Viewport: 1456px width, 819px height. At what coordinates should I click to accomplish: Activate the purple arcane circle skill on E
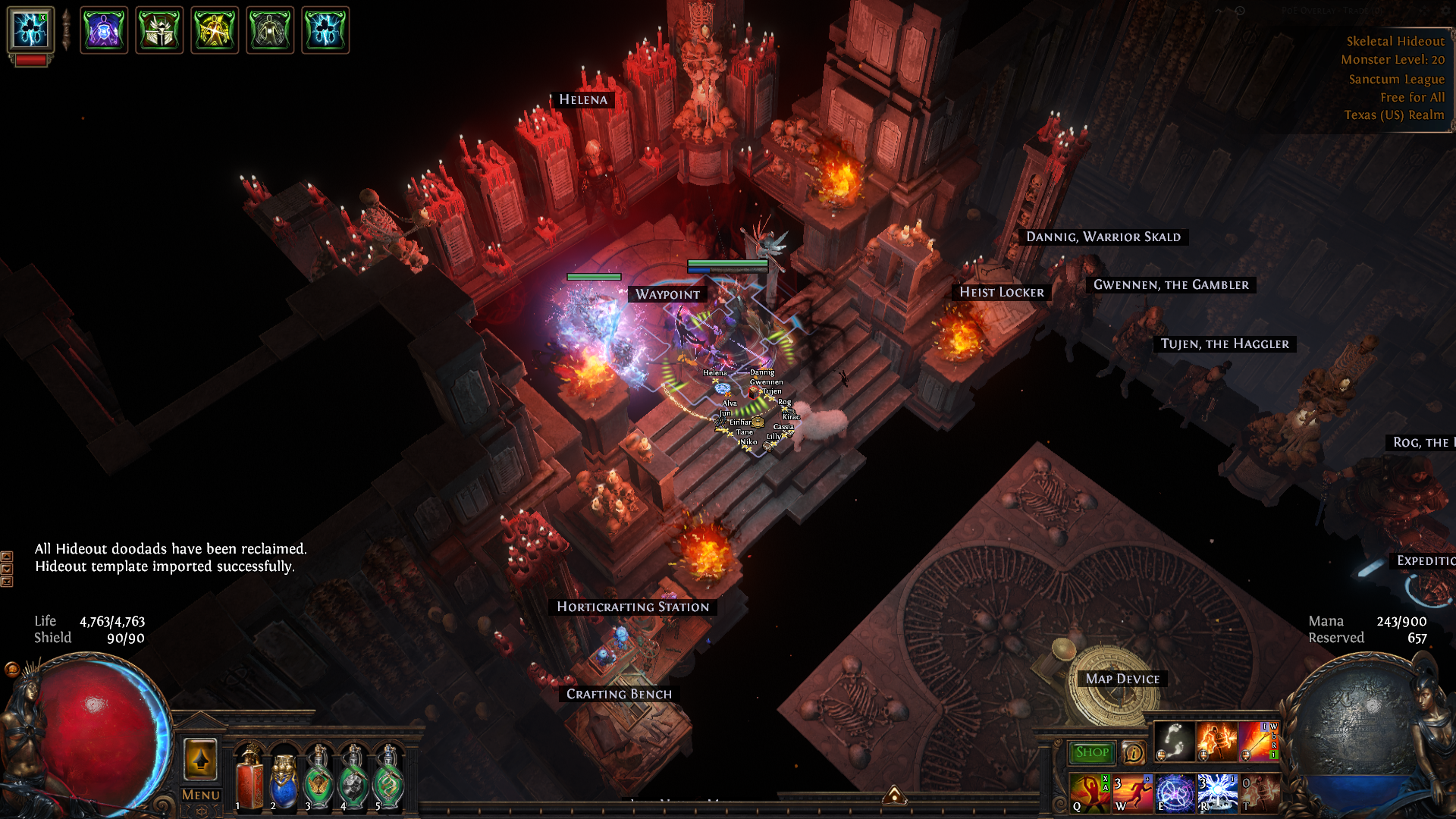[1175, 793]
